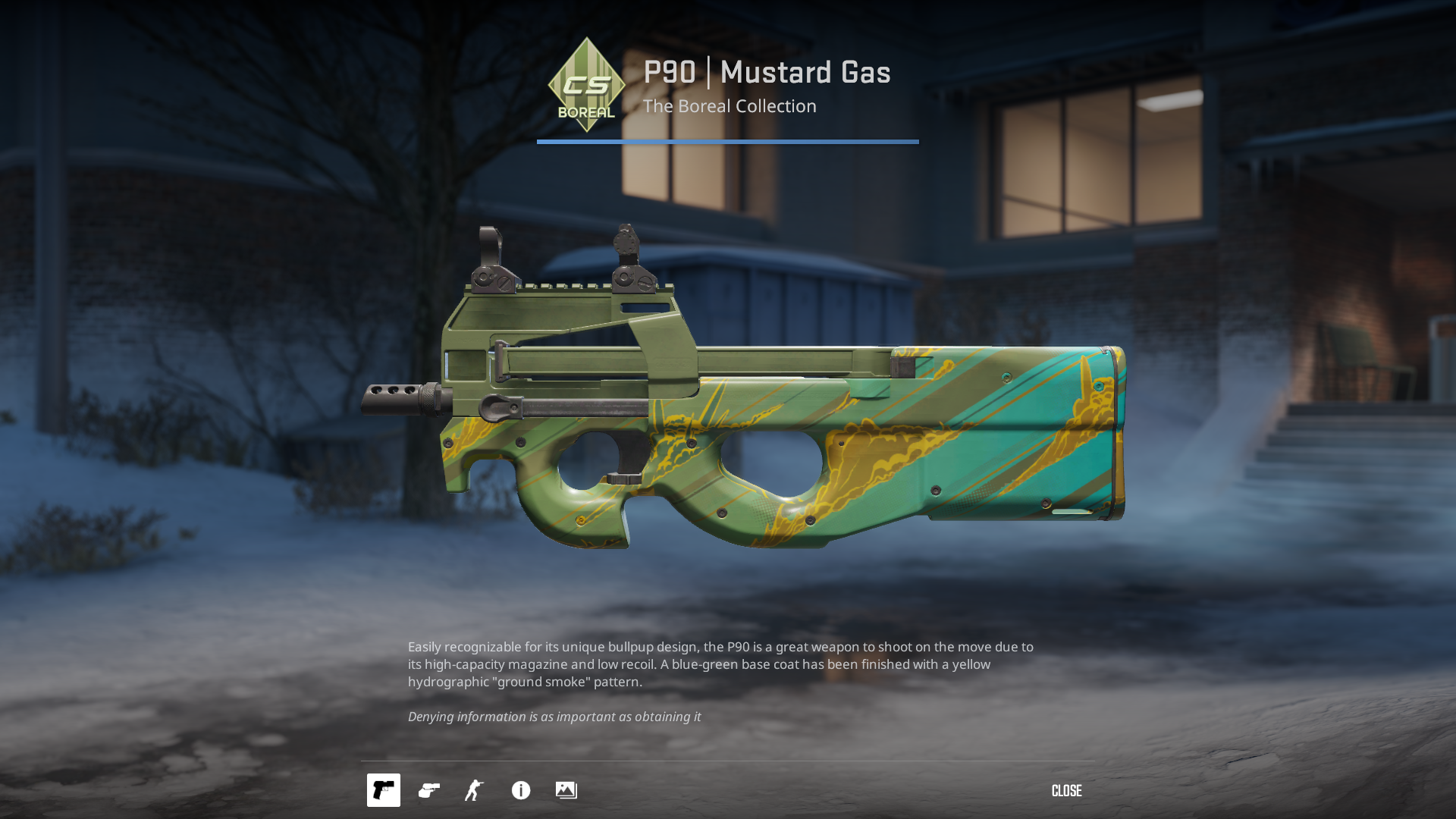The width and height of the screenshot is (1456, 819).
Task: Show the weapon on a character model
Action: pos(475,790)
